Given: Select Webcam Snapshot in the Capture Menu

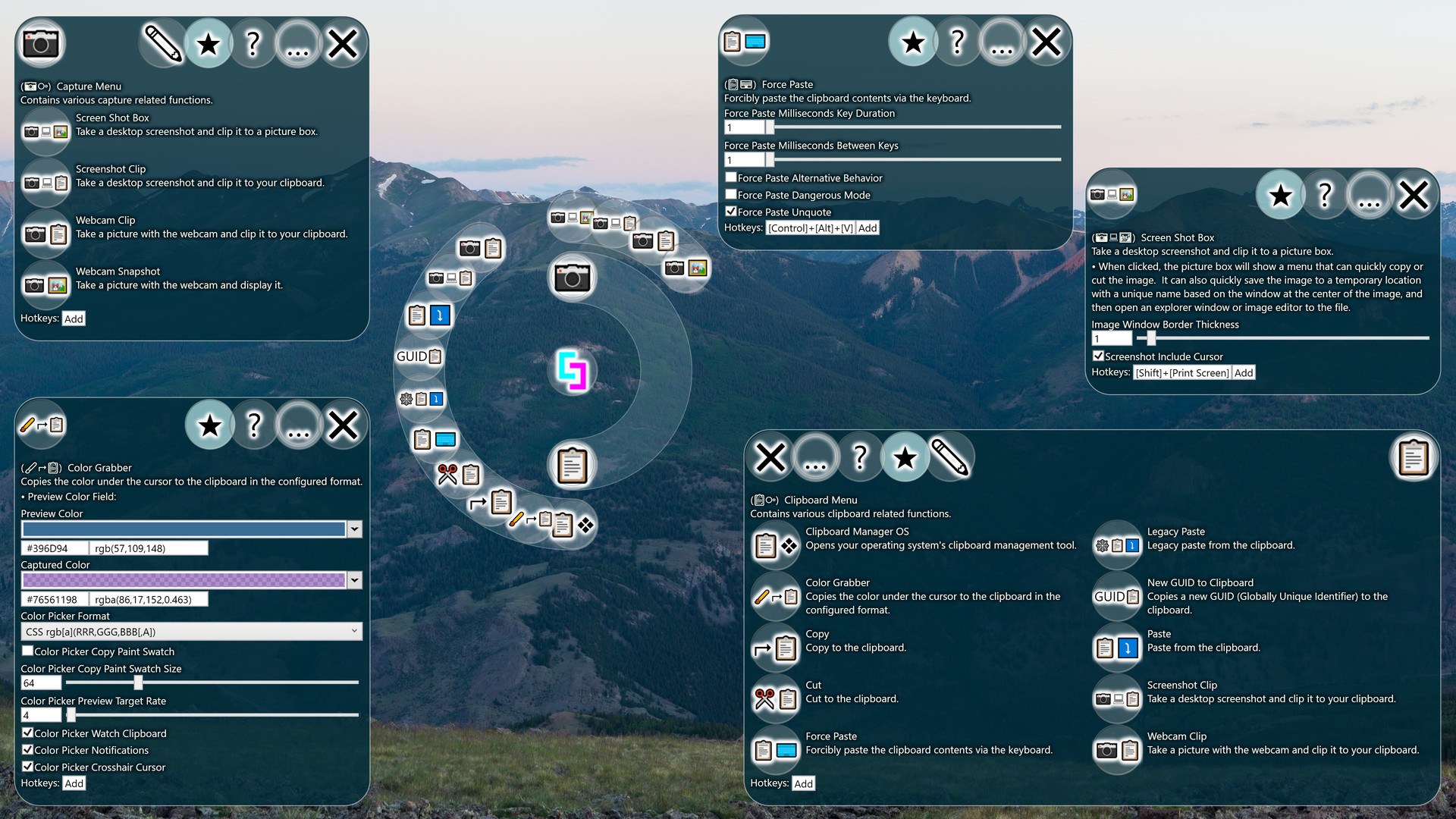Looking at the screenshot, I should coord(44,285).
